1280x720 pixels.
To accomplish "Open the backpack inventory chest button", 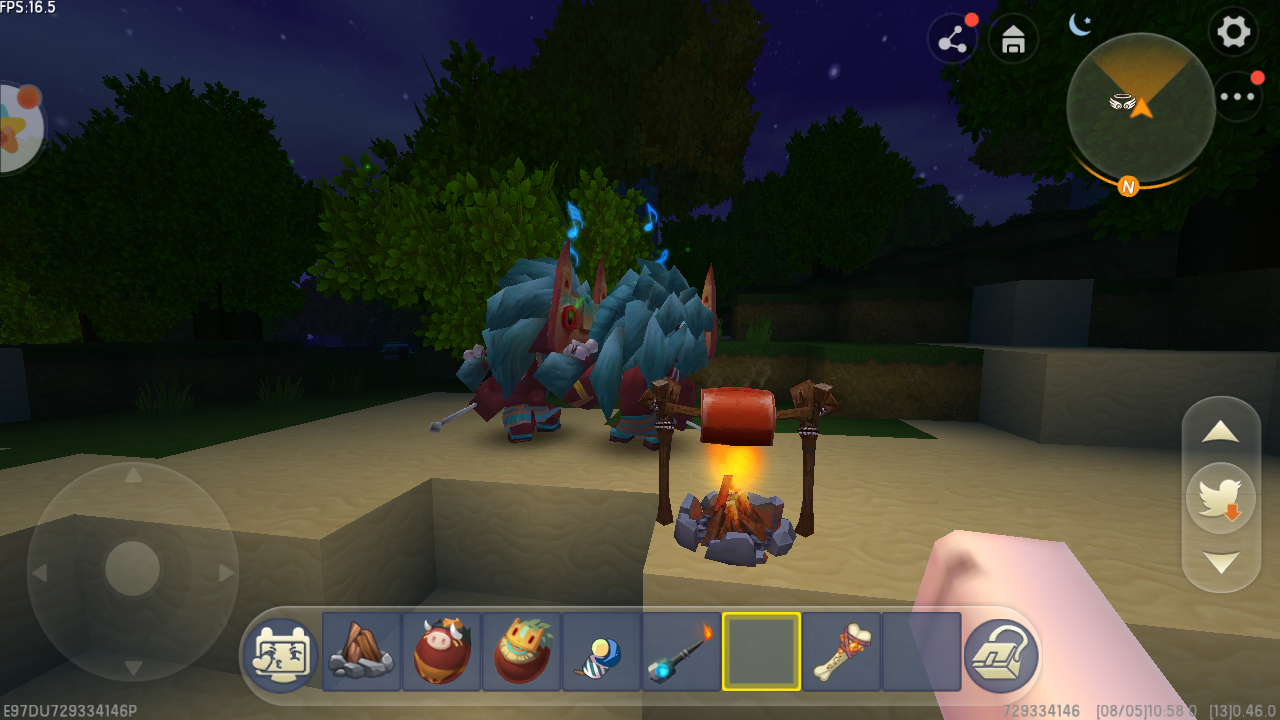I will pos(1001,656).
